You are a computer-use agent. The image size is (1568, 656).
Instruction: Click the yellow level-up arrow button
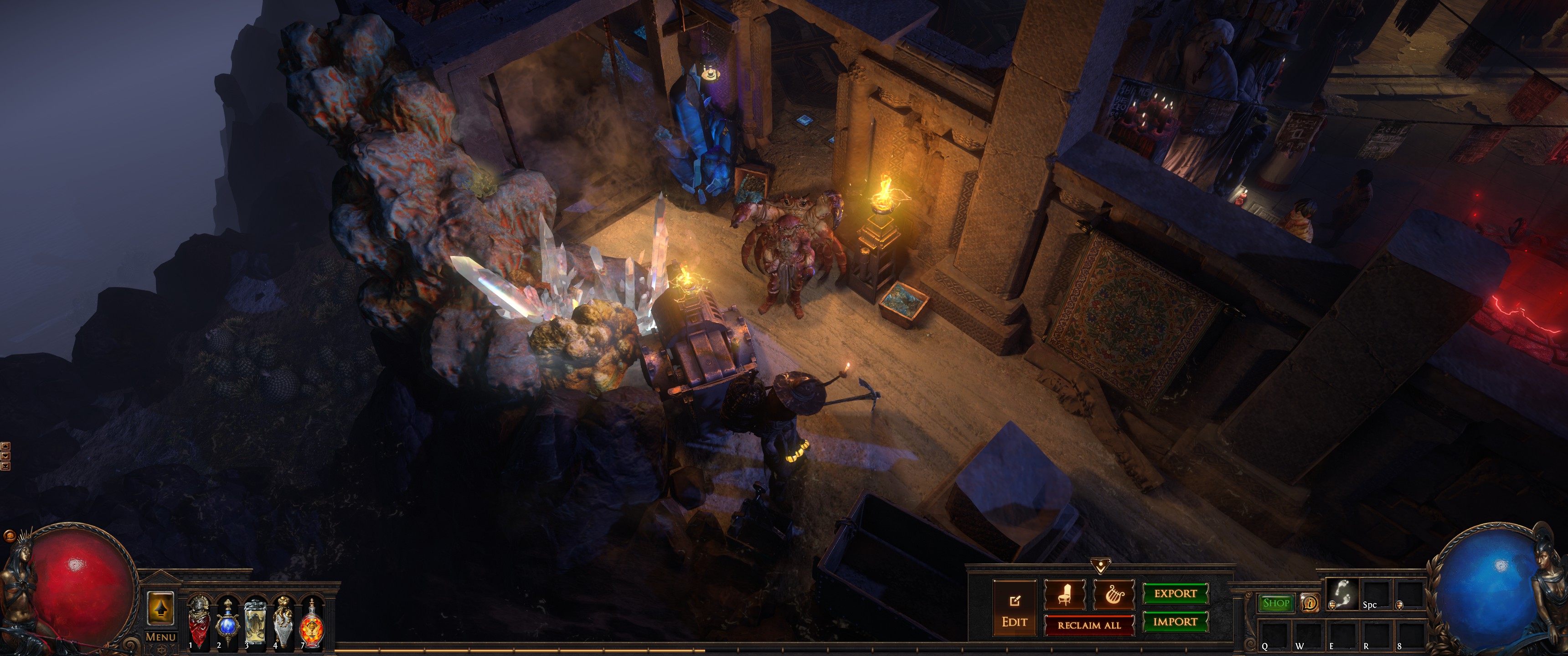pyautogui.click(x=161, y=607)
